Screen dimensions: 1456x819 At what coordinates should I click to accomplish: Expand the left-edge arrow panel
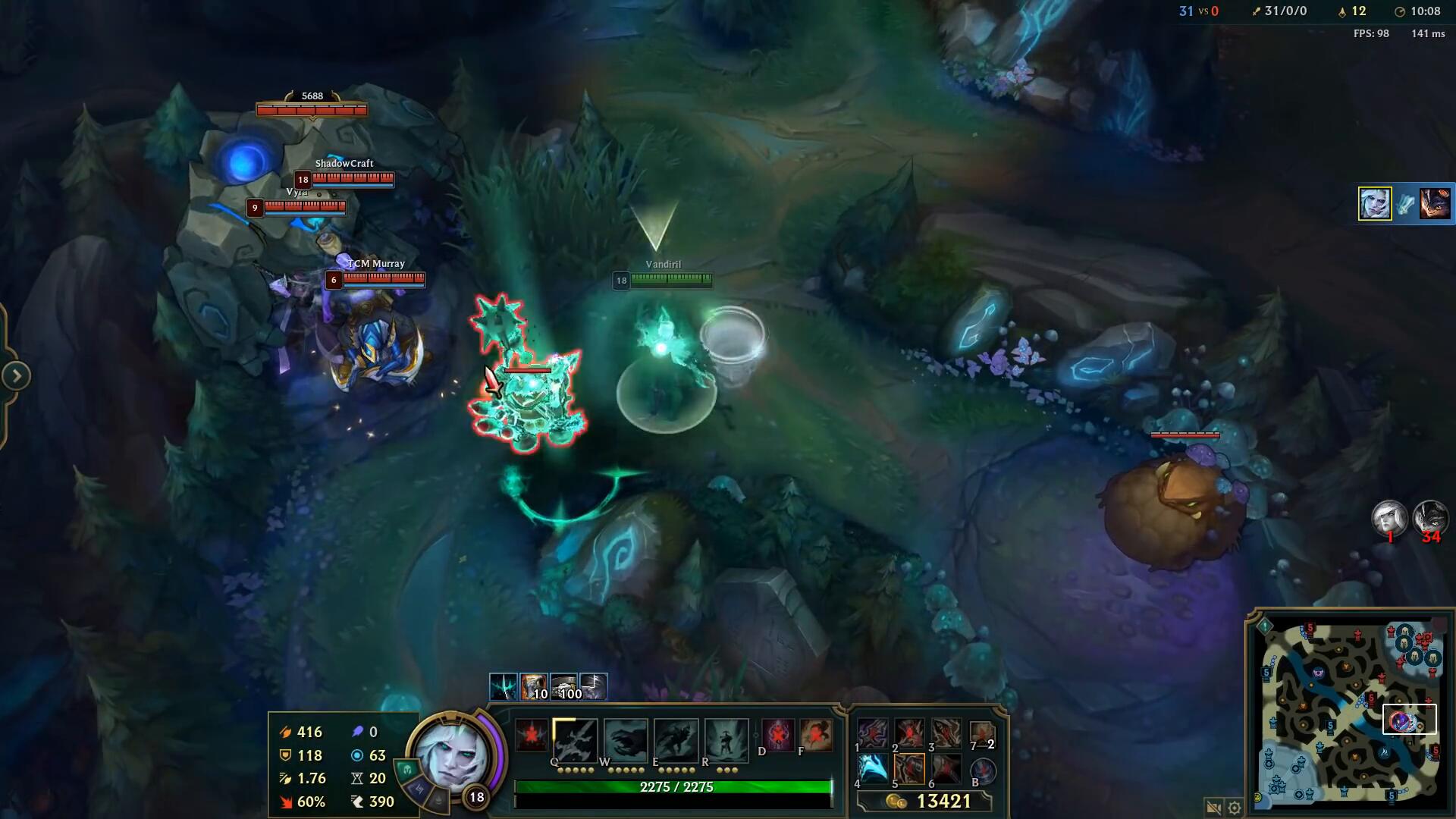point(16,375)
